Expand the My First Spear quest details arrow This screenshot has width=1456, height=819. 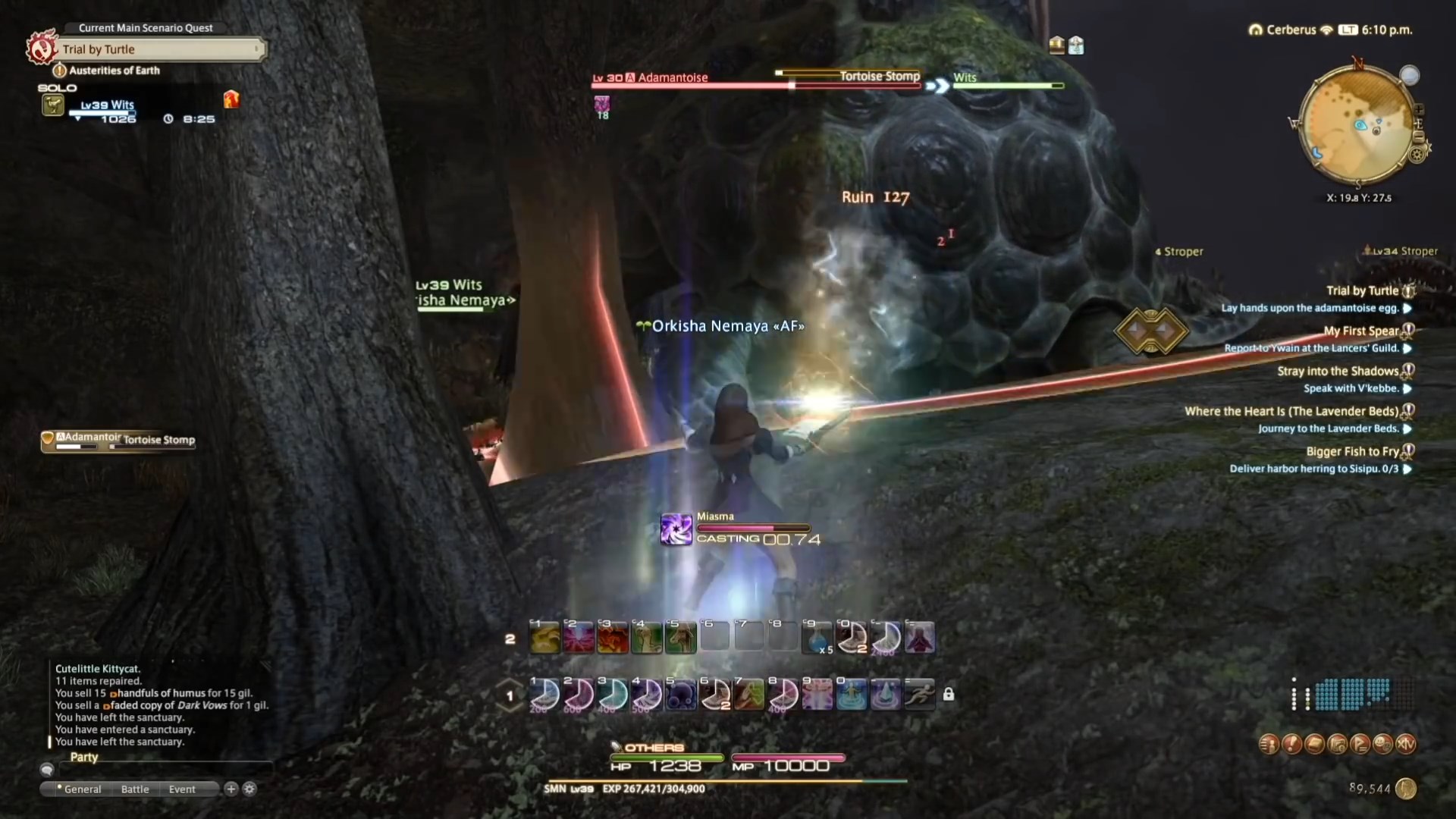[x=1409, y=349]
